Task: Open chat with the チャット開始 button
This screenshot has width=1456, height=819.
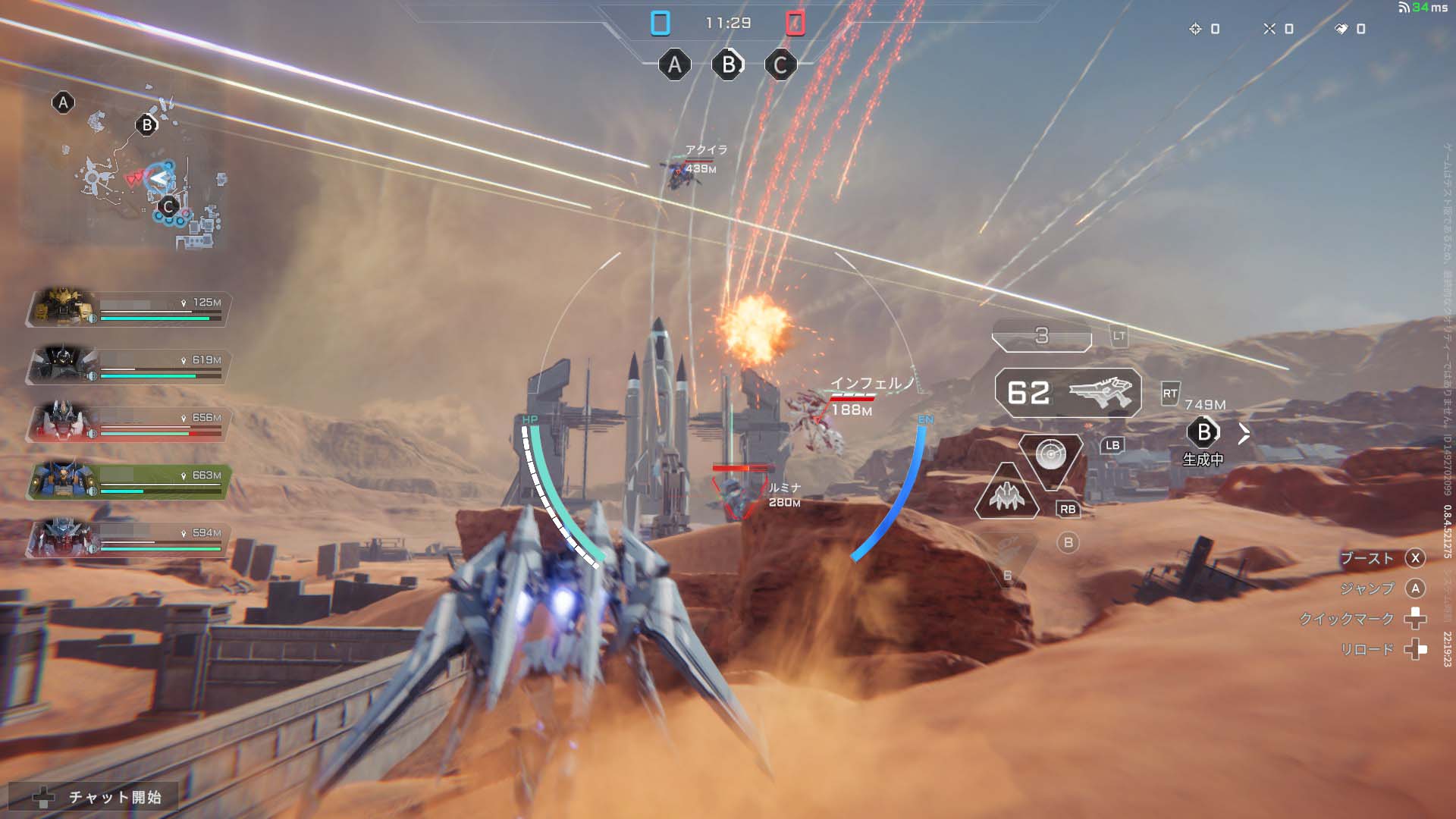Action: [x=95, y=797]
